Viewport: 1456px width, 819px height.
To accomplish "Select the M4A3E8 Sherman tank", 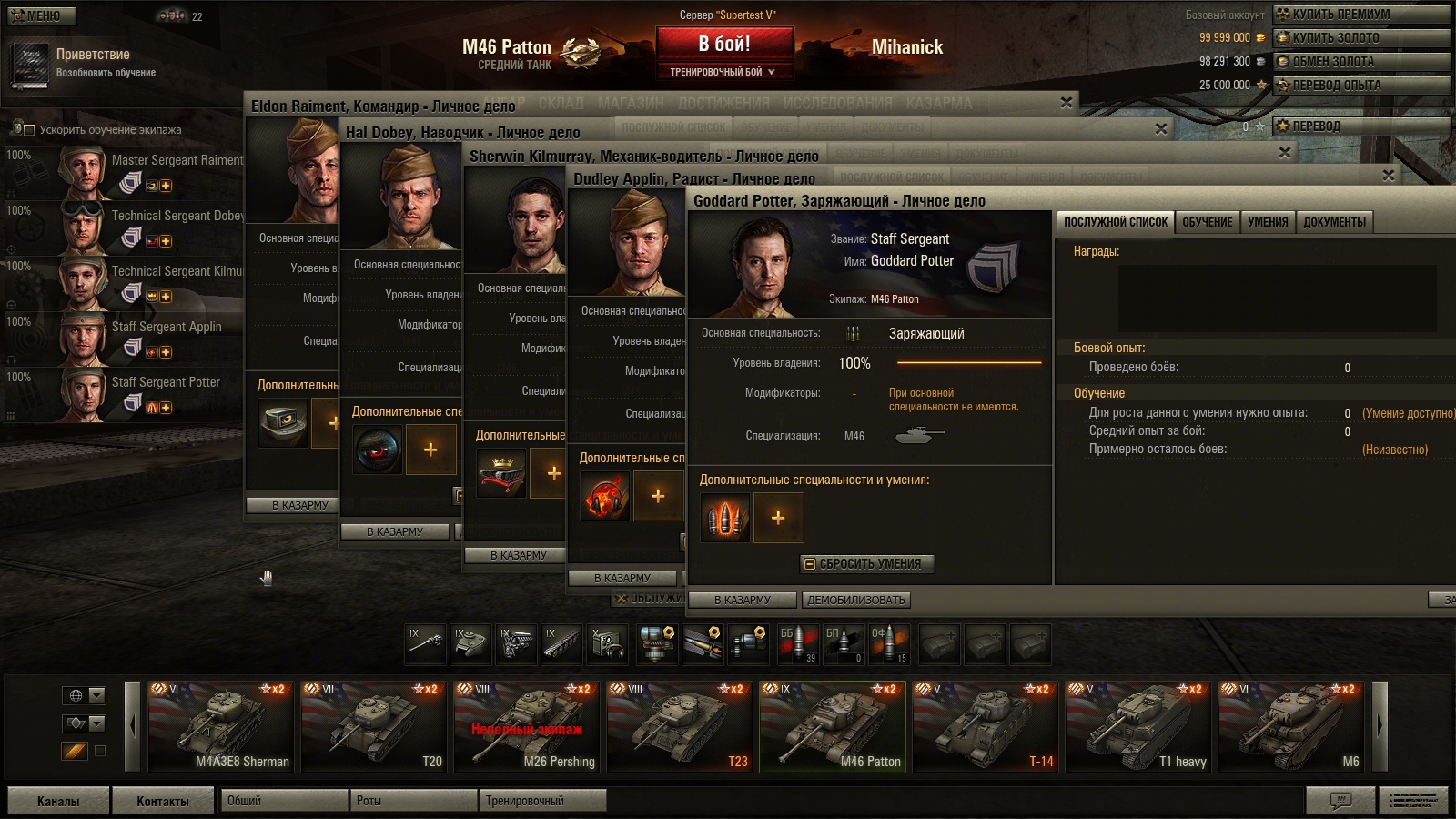I will pos(221,726).
